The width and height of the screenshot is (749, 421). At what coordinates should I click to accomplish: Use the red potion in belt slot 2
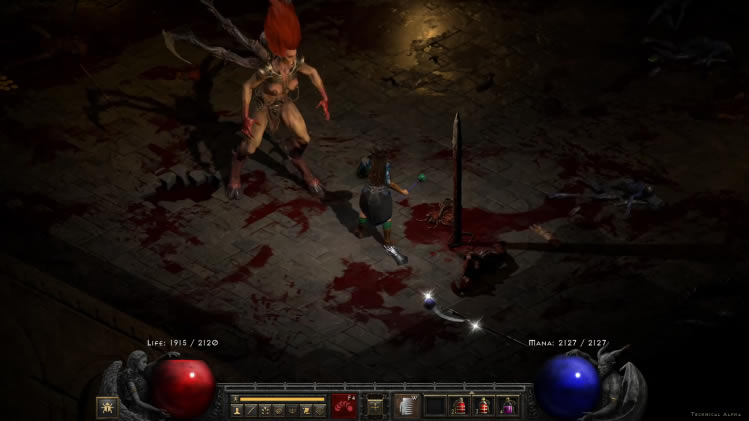[460, 406]
